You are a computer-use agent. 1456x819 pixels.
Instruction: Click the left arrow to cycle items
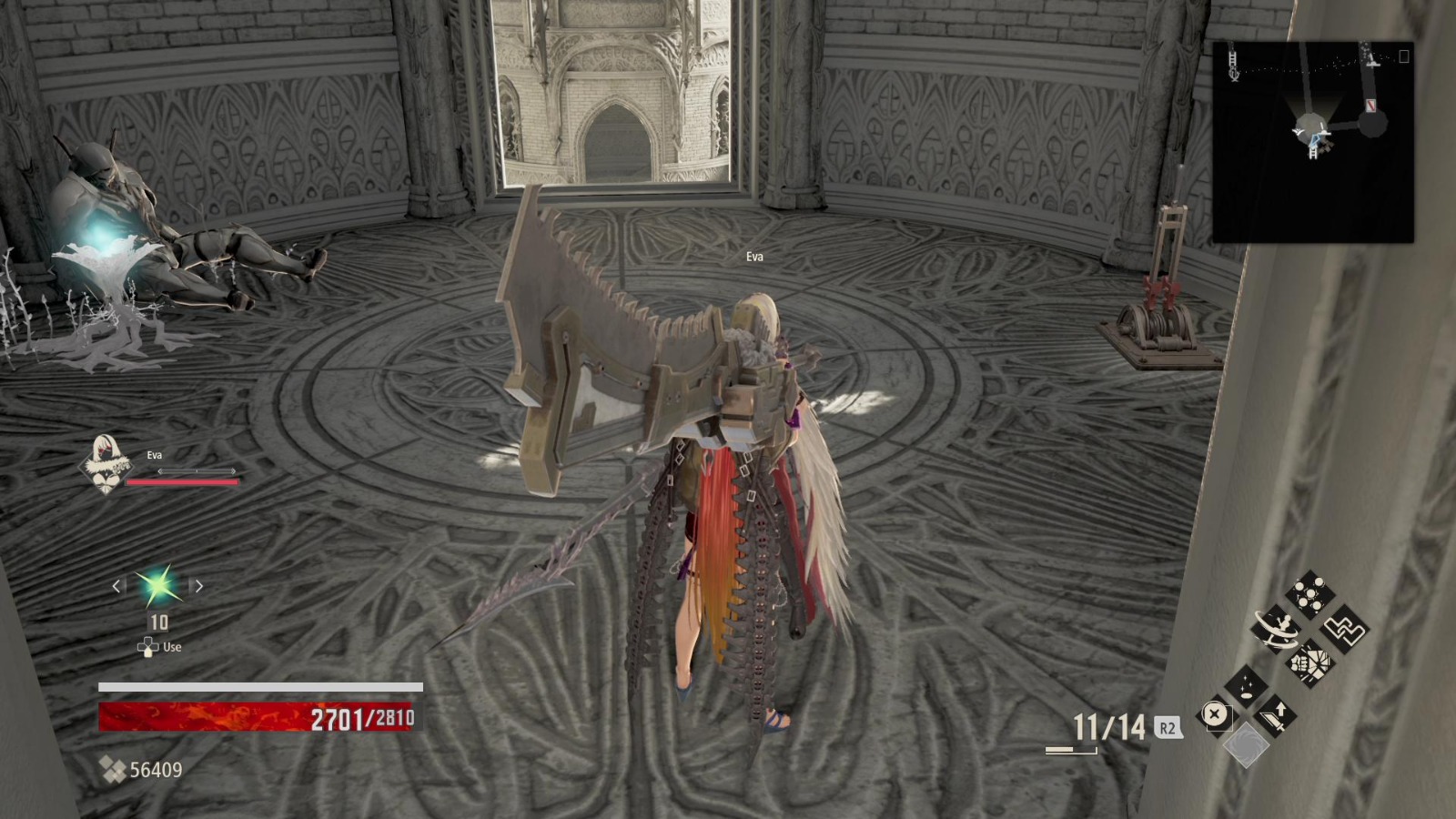pos(115,587)
